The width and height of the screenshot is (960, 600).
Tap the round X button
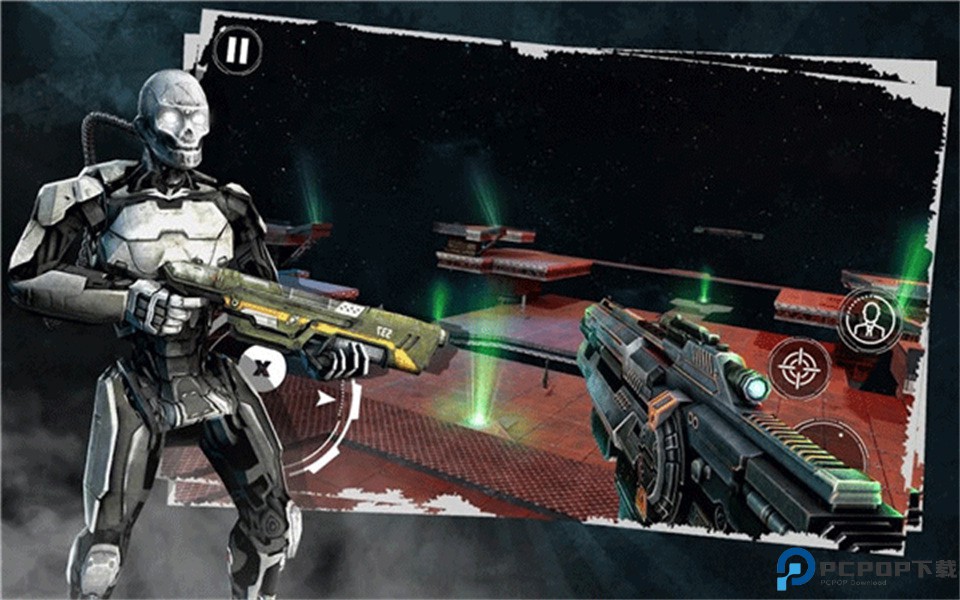(x=262, y=367)
